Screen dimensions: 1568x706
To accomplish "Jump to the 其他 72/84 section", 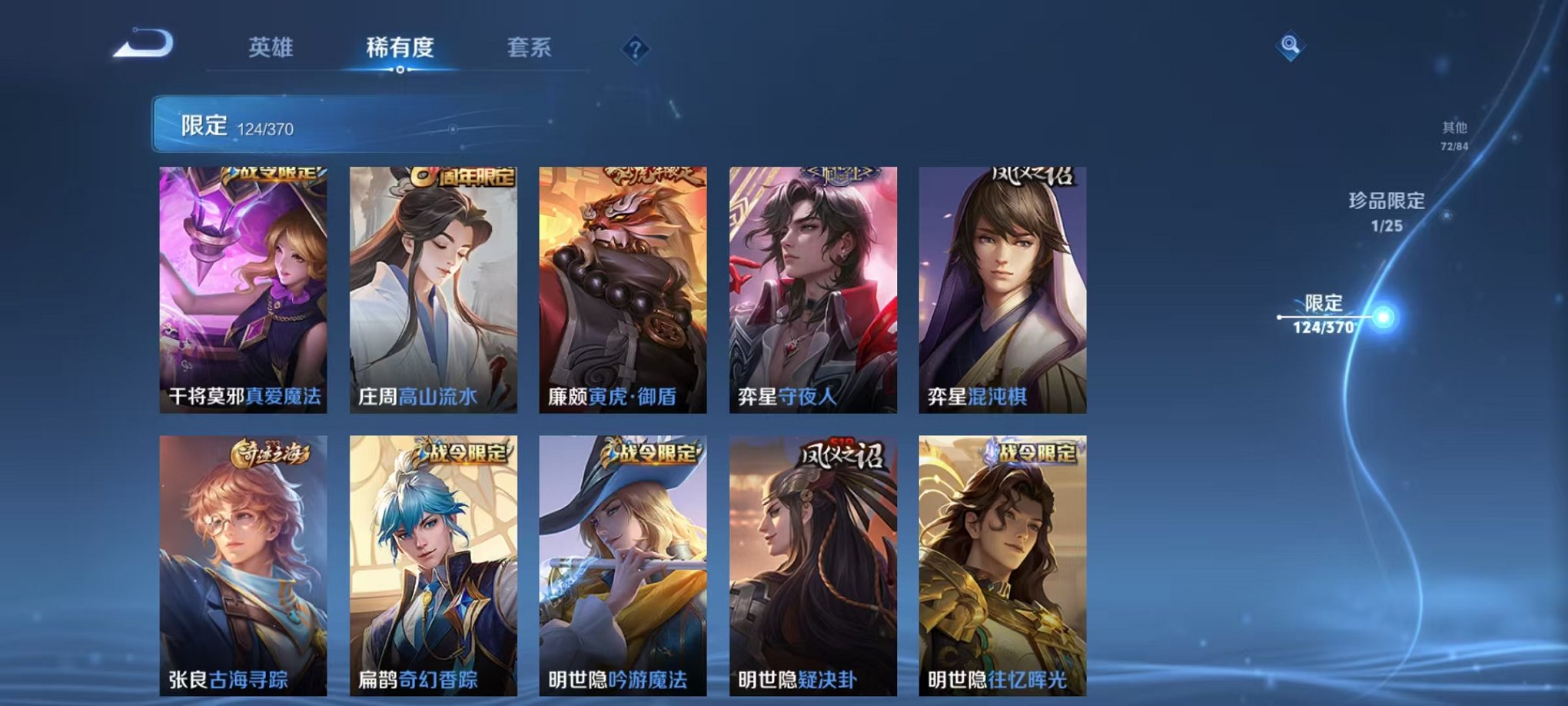I will 1453,137.
